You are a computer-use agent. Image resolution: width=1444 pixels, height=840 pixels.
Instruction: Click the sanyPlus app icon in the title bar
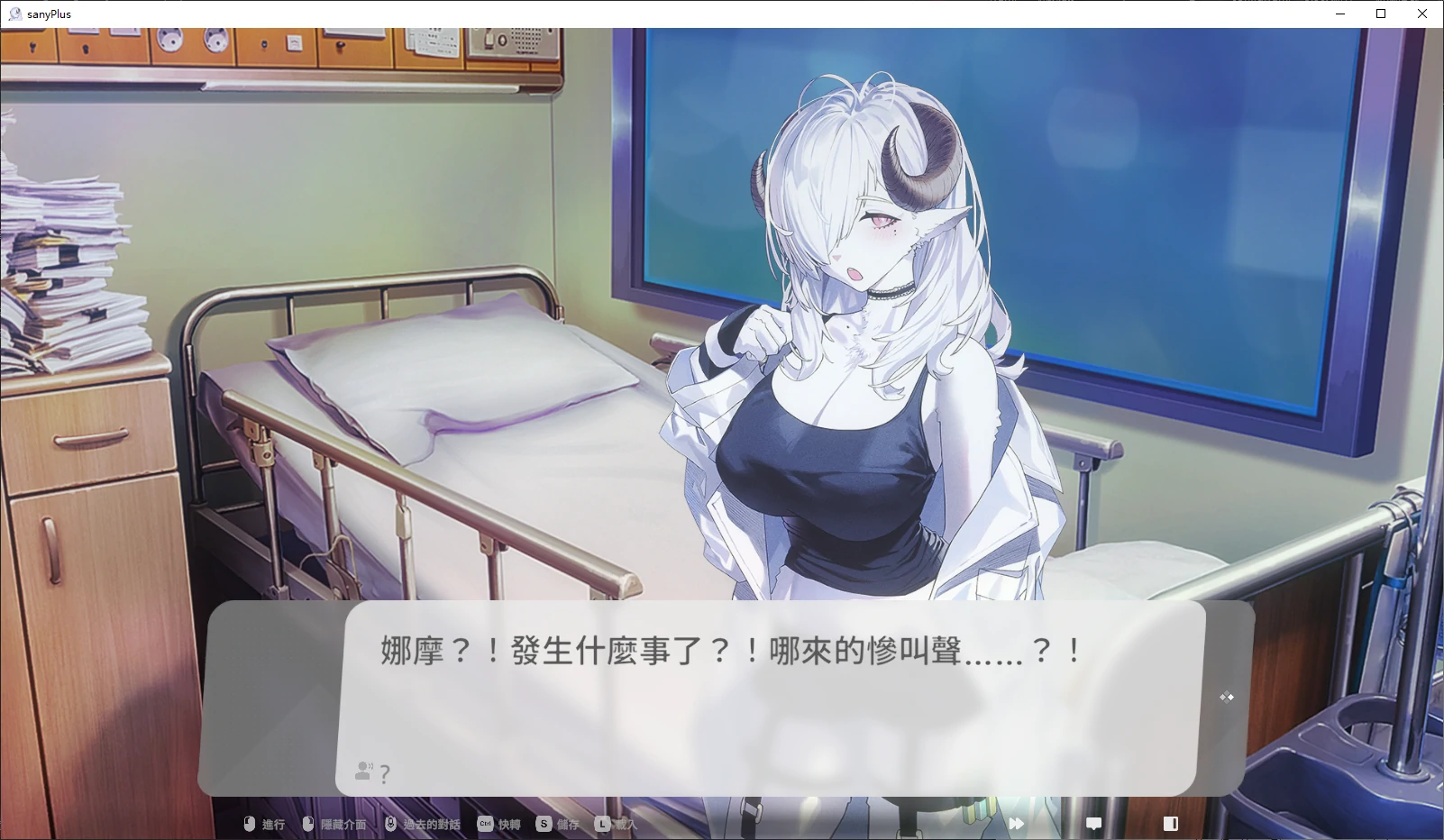coord(14,14)
